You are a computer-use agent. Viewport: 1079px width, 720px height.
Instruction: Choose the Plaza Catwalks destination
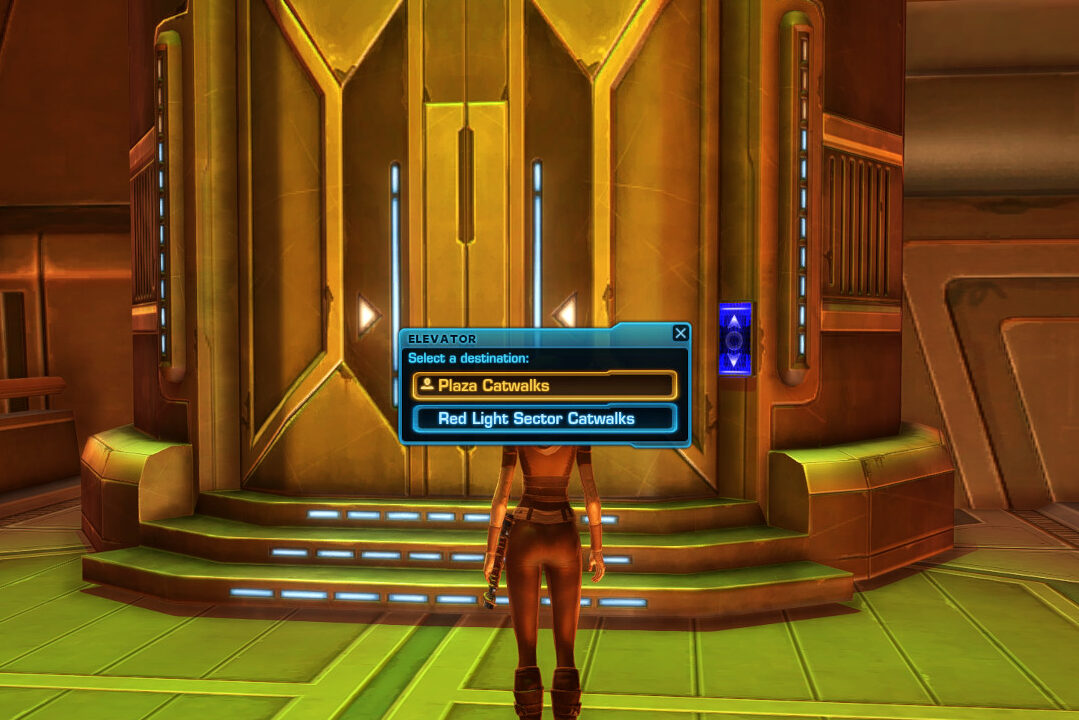coord(544,385)
